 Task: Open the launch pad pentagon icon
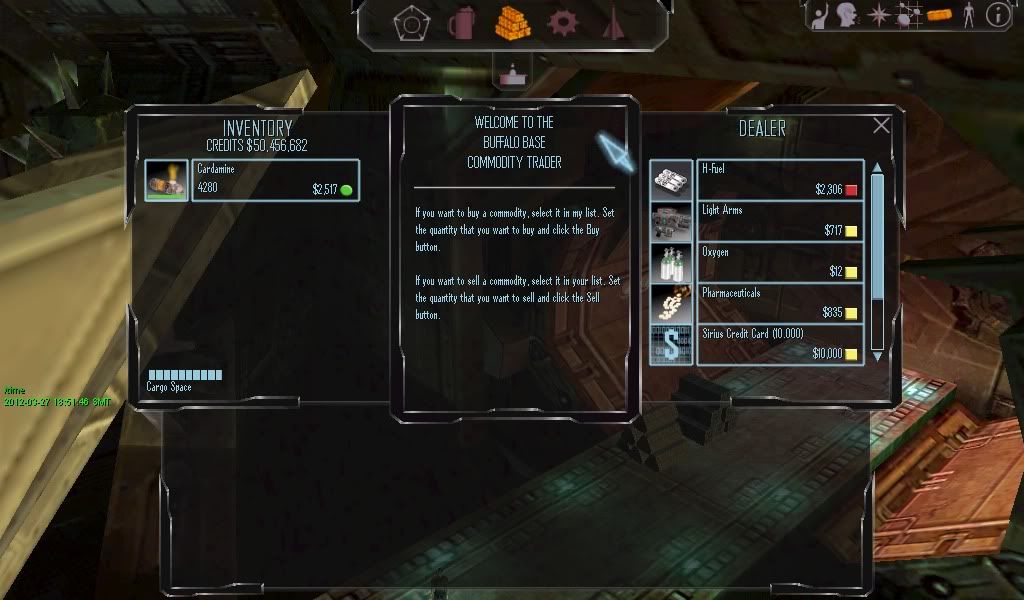point(409,23)
